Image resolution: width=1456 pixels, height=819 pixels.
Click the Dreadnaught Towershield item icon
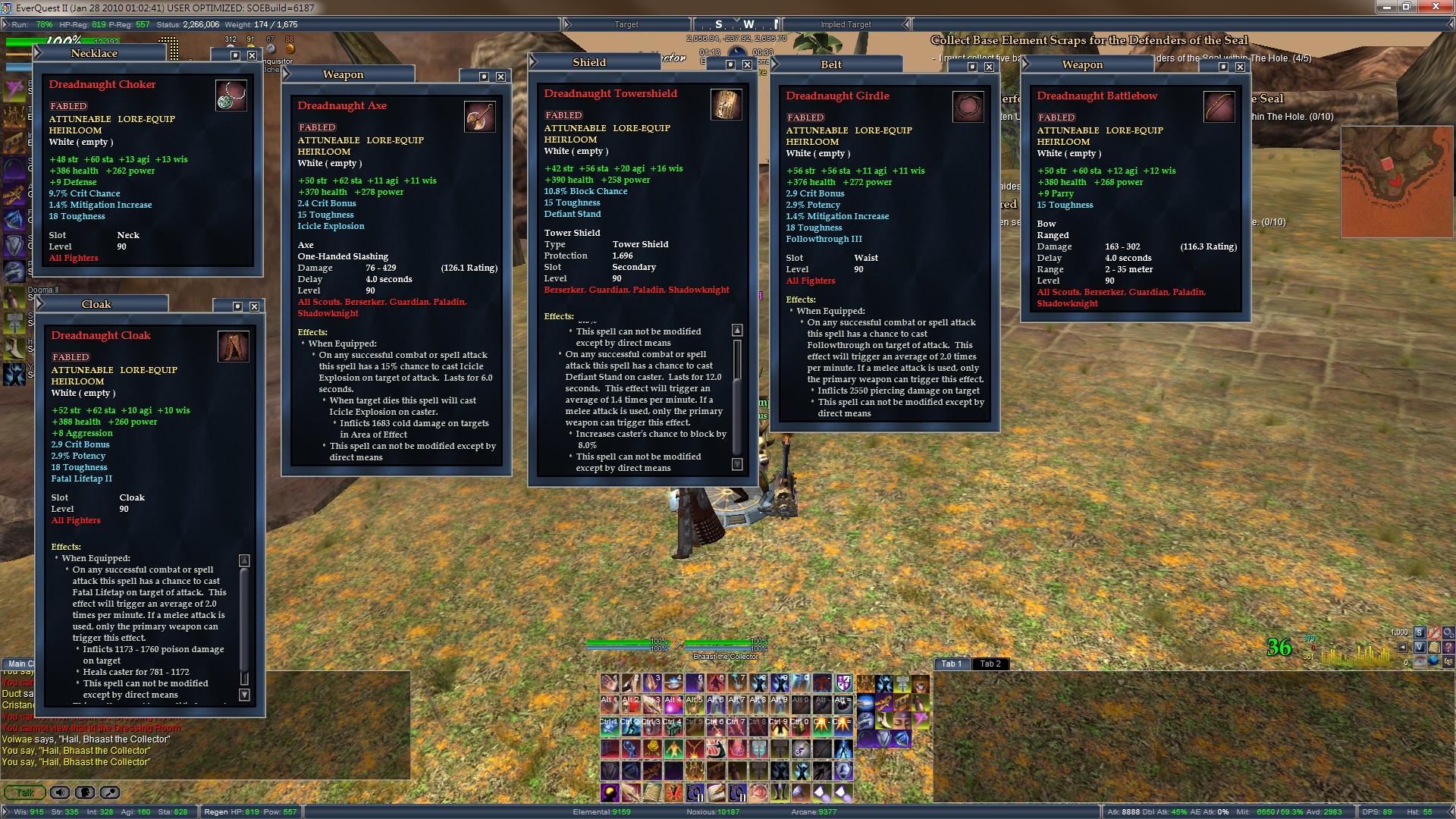point(725,105)
